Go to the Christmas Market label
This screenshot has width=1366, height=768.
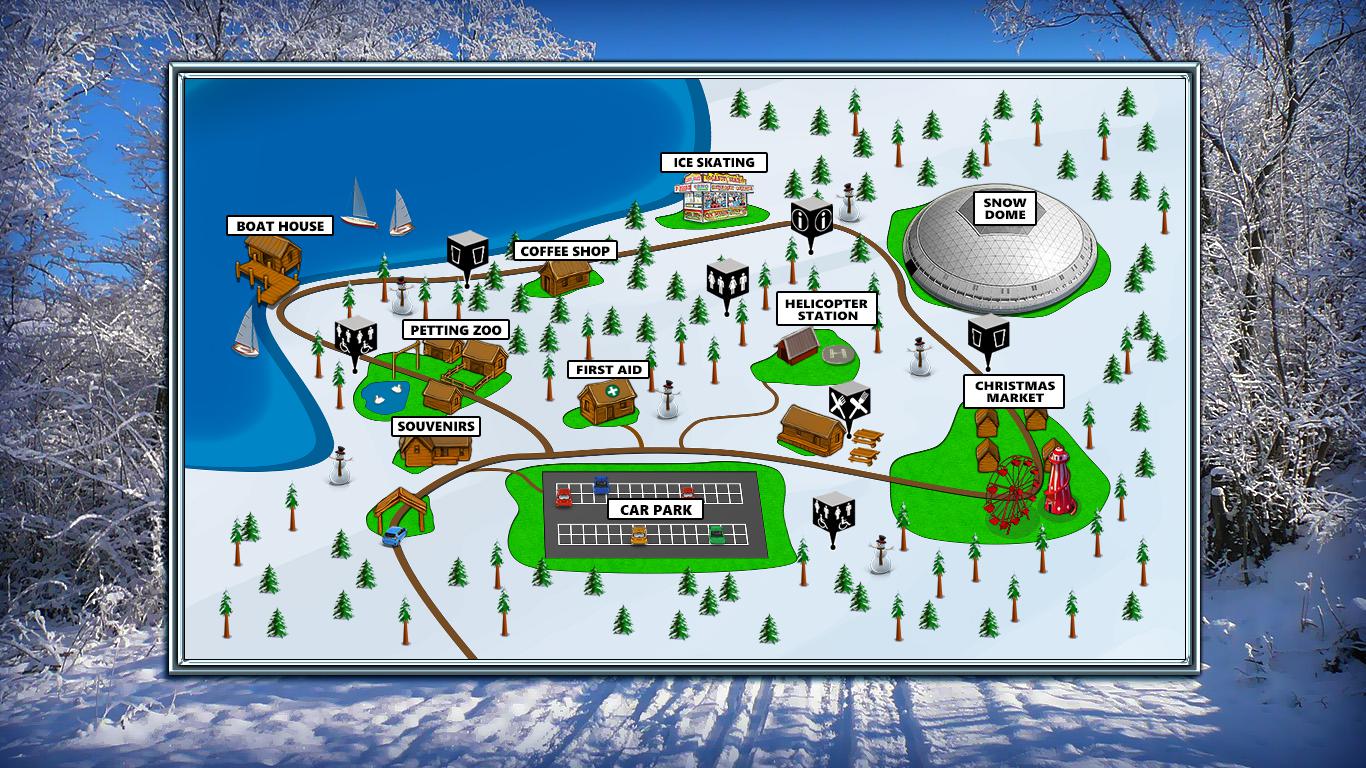[x=1014, y=391]
